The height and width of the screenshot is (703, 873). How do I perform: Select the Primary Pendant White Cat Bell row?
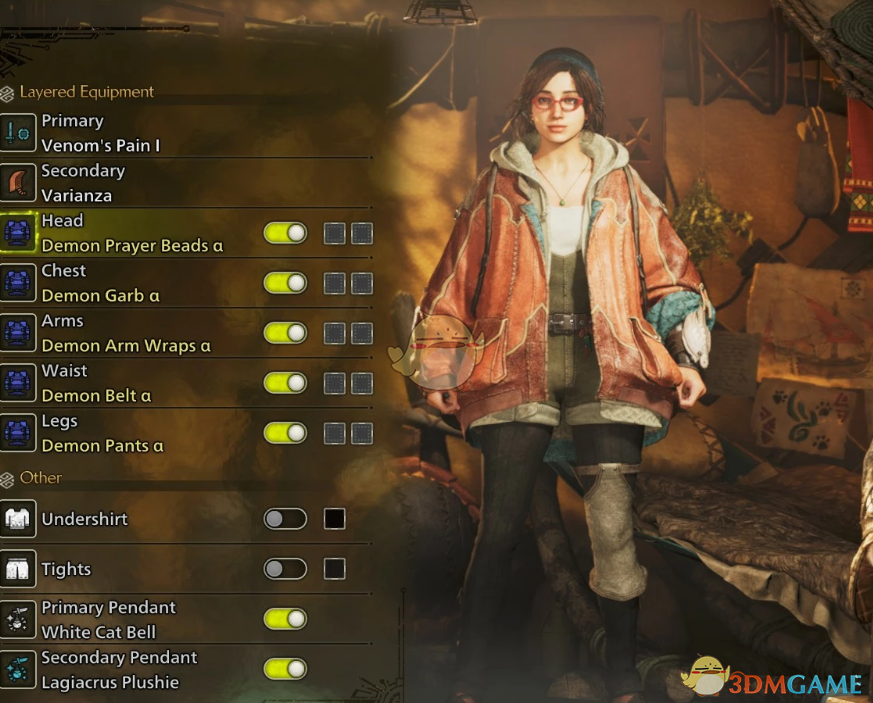click(x=108, y=619)
